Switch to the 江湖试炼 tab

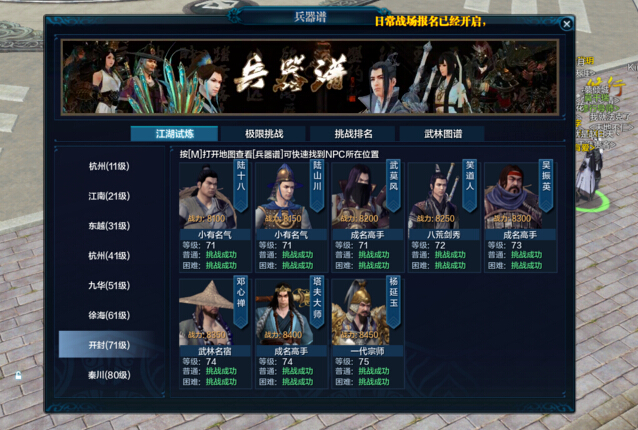pos(174,134)
